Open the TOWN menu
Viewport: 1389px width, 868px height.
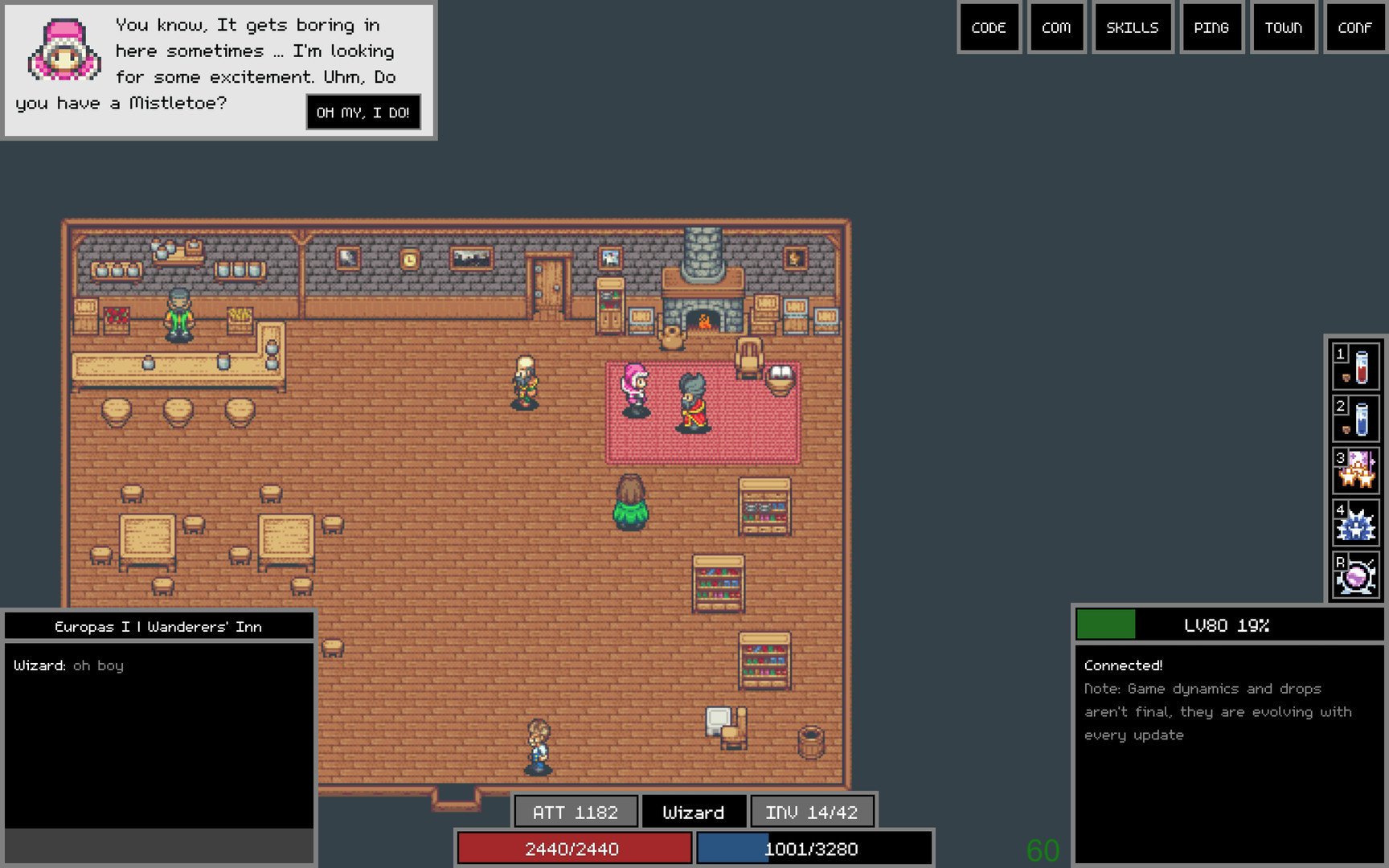[1284, 27]
